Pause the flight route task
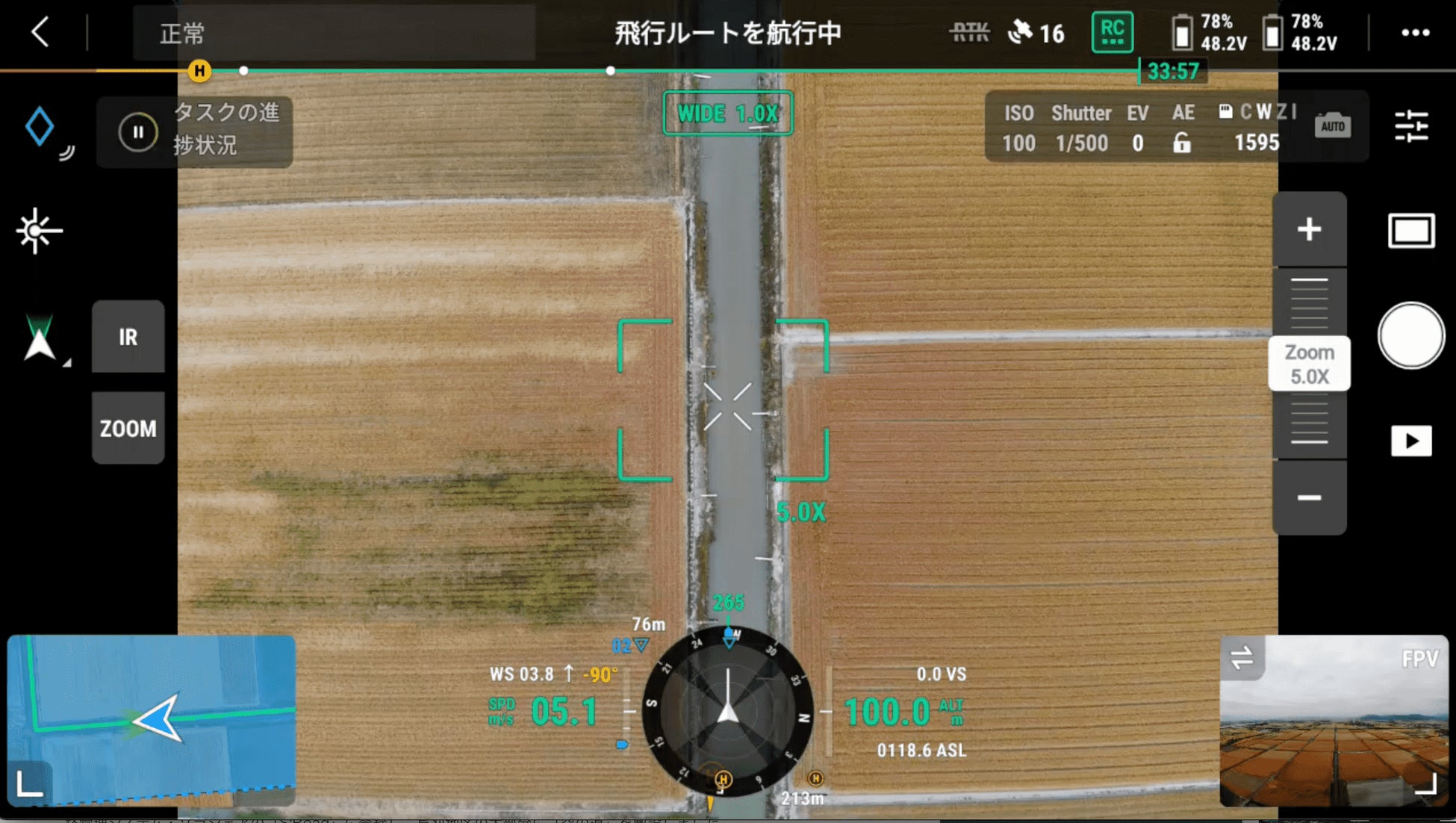The height and width of the screenshot is (823, 1456). point(138,132)
